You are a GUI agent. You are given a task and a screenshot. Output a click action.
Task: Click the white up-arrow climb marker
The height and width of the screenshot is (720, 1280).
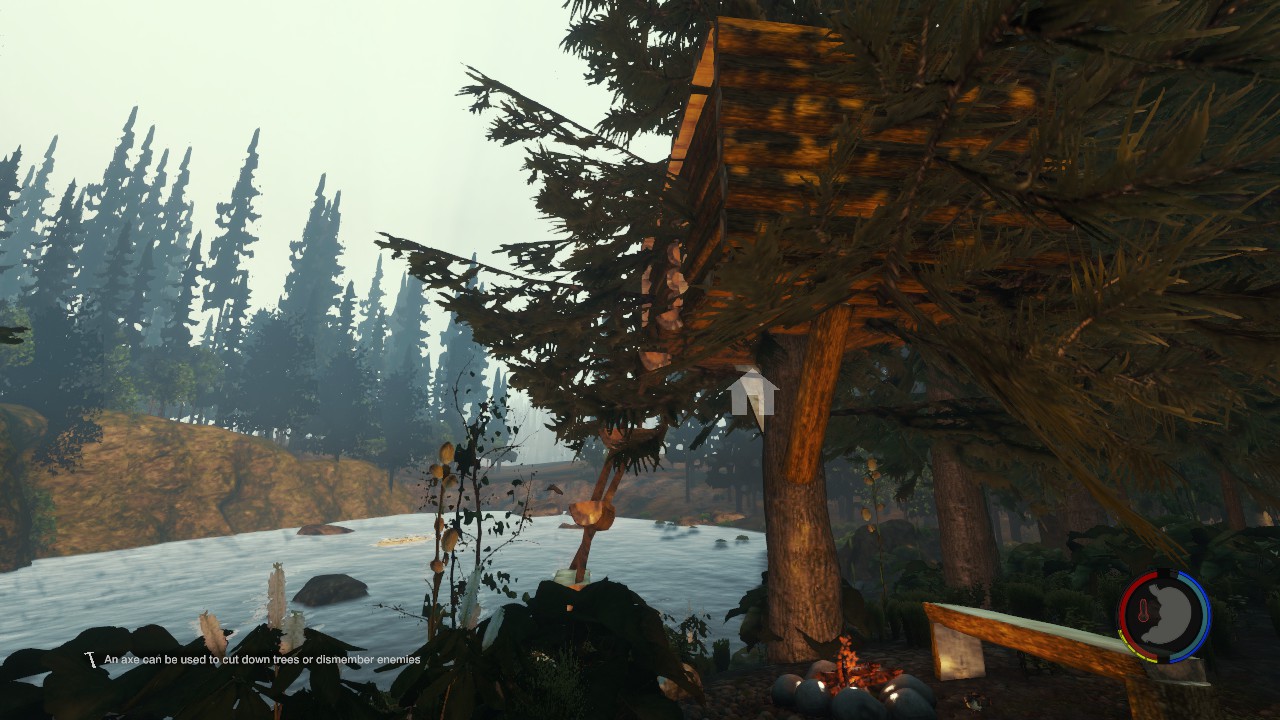[752, 392]
